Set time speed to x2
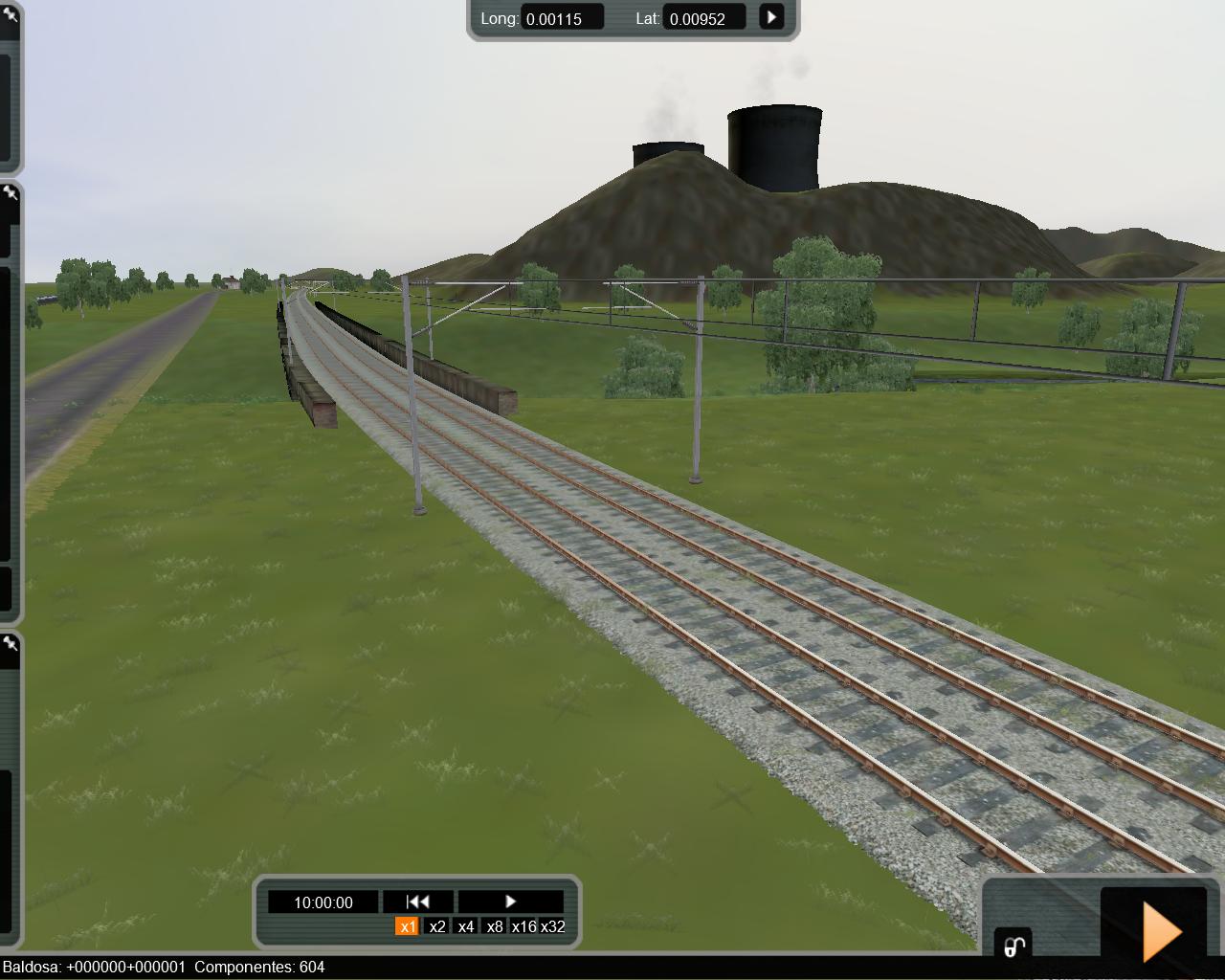Image resolution: width=1225 pixels, height=980 pixels. [437, 926]
